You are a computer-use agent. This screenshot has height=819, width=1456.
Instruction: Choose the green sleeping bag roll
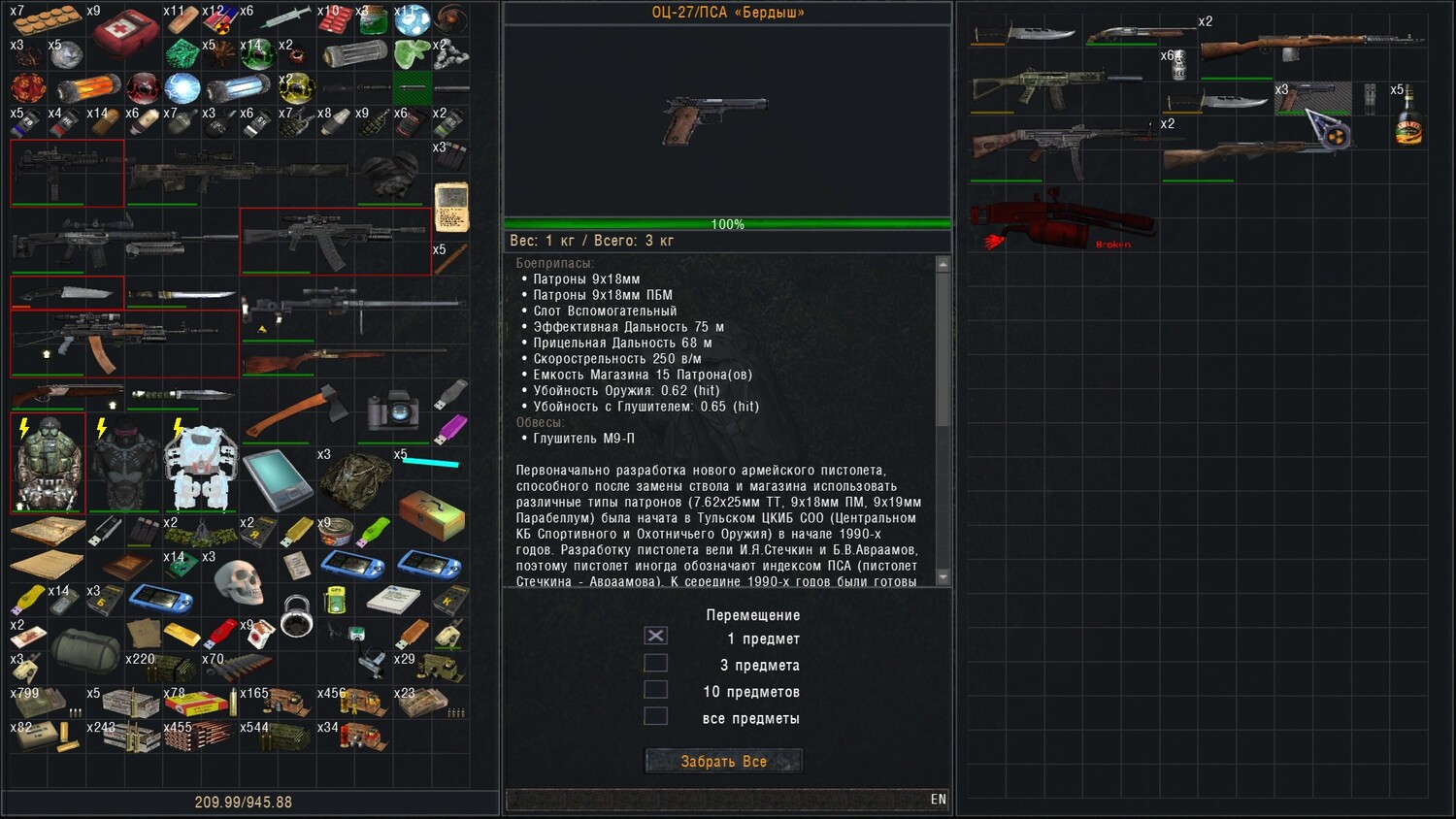85,648
